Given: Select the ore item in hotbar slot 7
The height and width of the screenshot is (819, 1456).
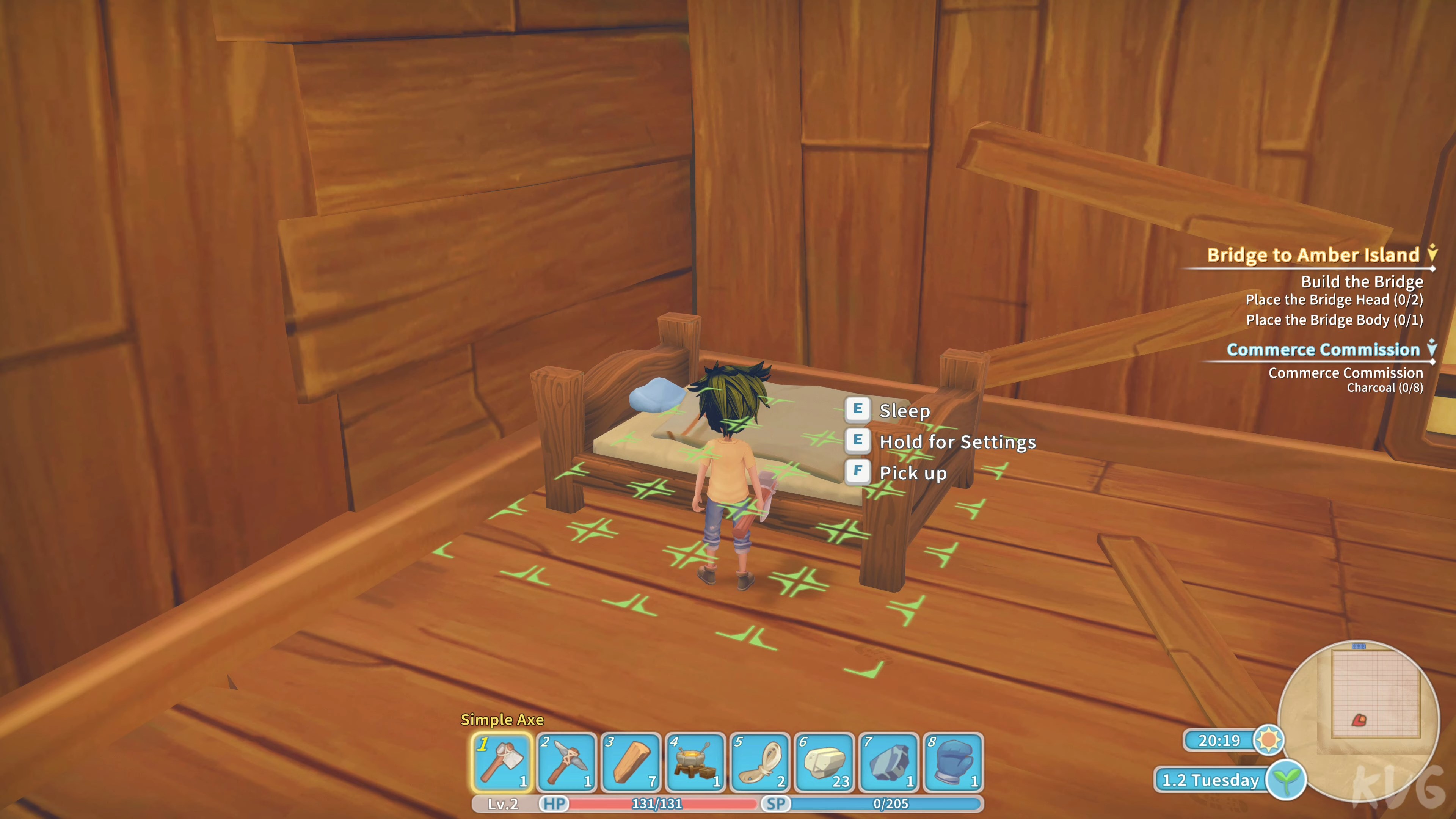Looking at the screenshot, I should tap(887, 760).
